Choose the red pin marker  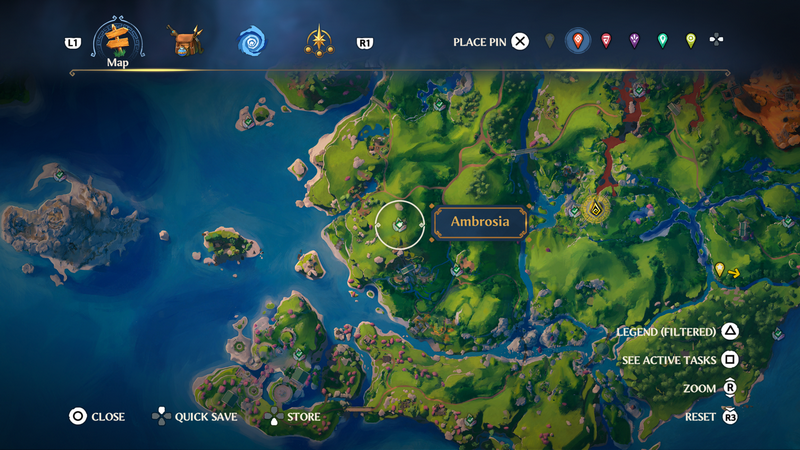tap(606, 41)
